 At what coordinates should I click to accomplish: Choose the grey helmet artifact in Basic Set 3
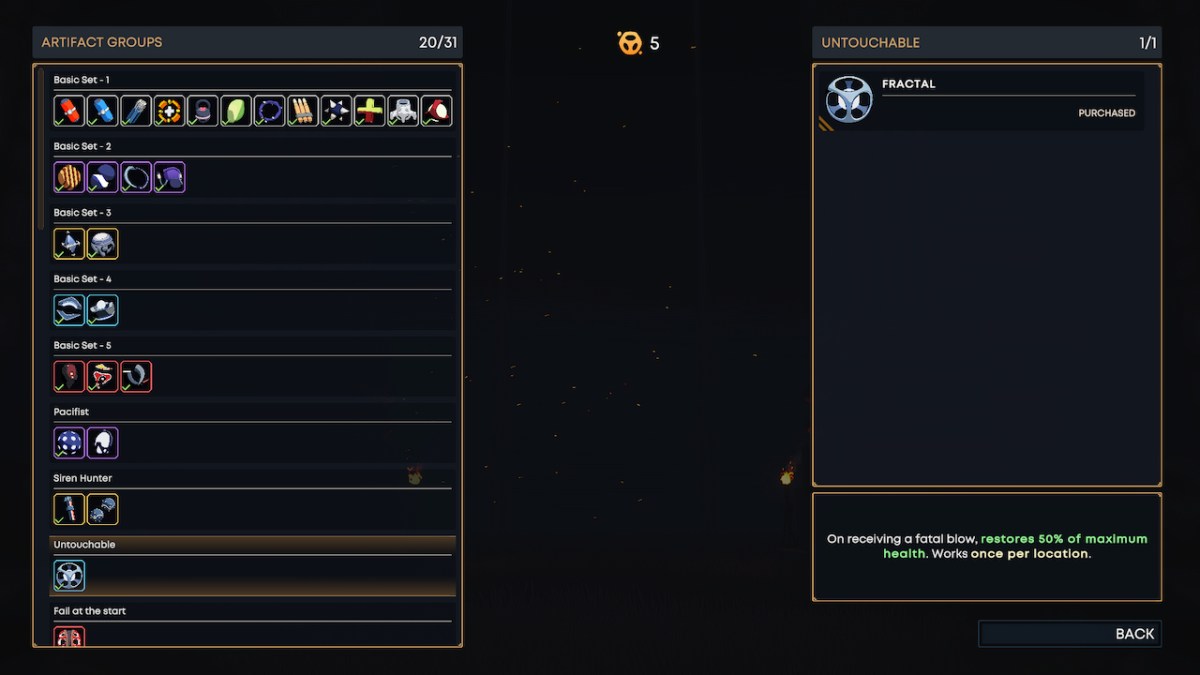pyautogui.click(x=102, y=243)
